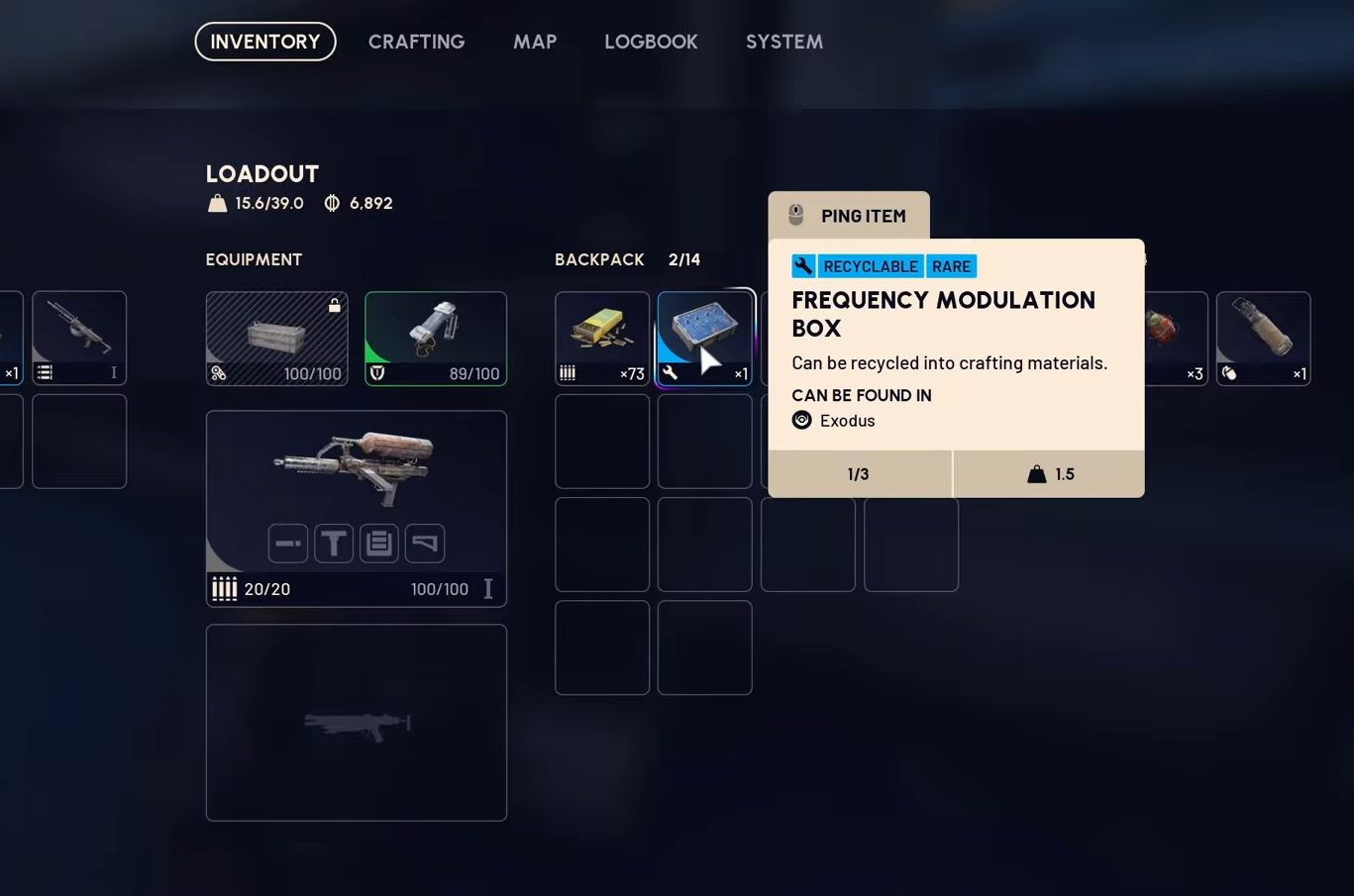Switch to the System tab
Image resolution: width=1354 pixels, height=896 pixels.
click(783, 42)
